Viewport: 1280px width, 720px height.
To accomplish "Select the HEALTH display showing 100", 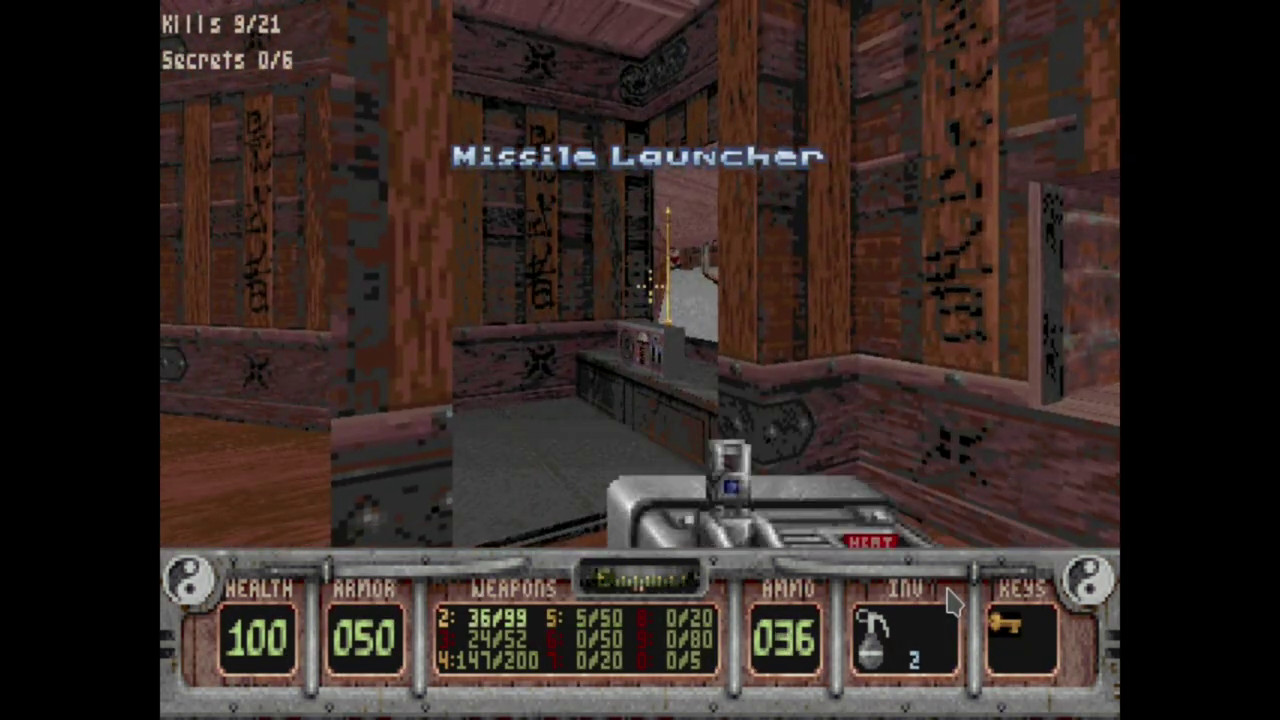I will [258, 638].
